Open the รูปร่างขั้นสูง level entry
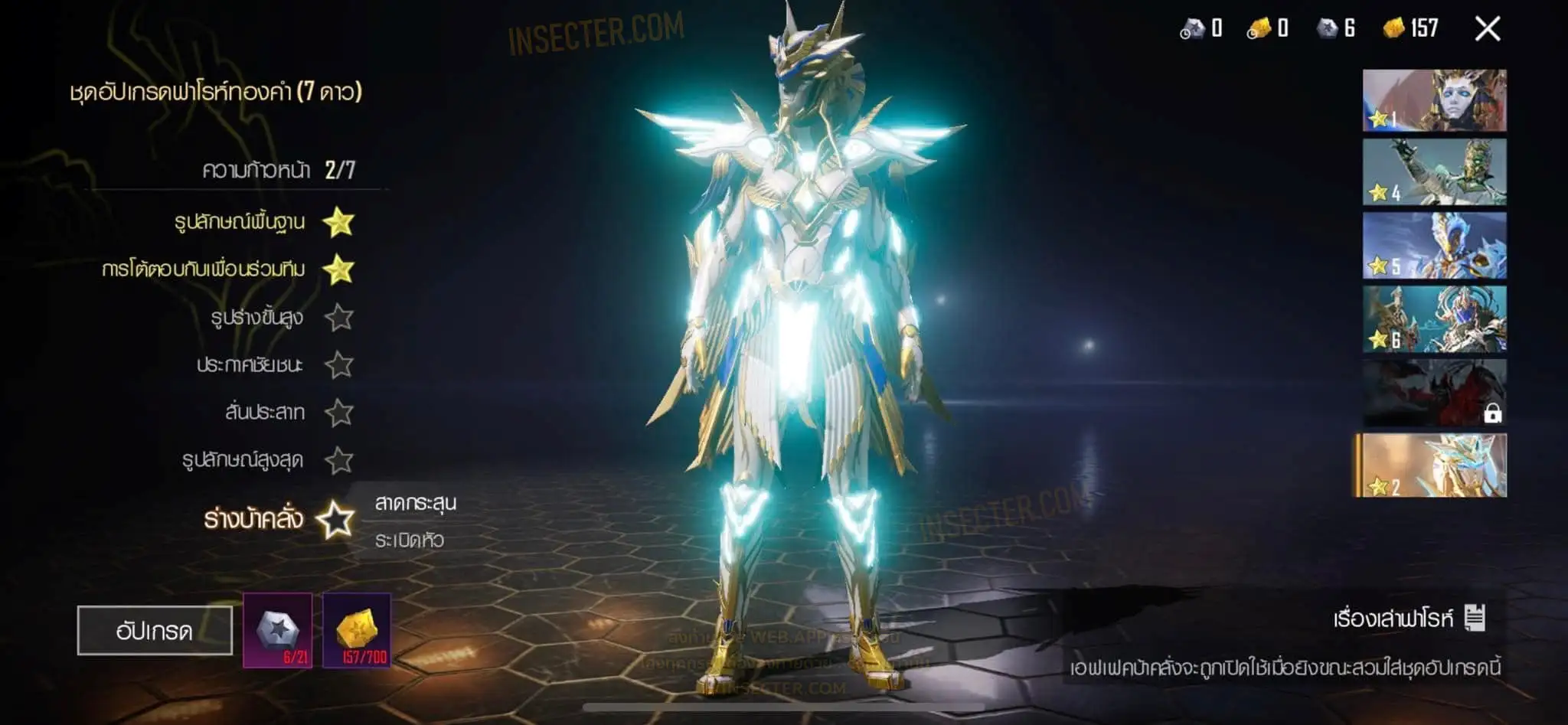The width and height of the screenshot is (1568, 725). point(257,317)
